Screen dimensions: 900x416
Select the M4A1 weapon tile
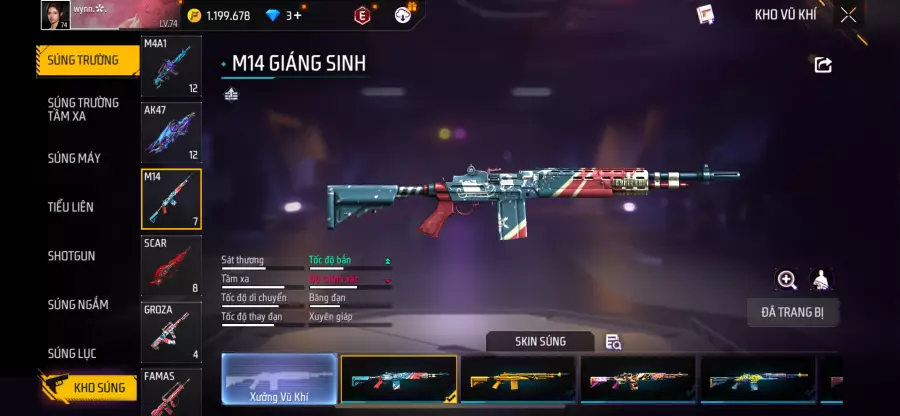coord(171,67)
